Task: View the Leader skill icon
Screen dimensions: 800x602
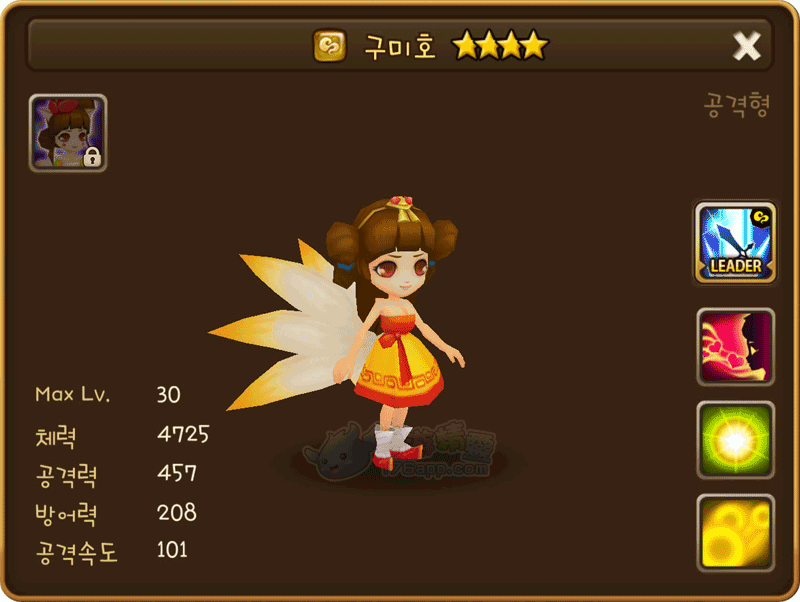Action: point(735,243)
